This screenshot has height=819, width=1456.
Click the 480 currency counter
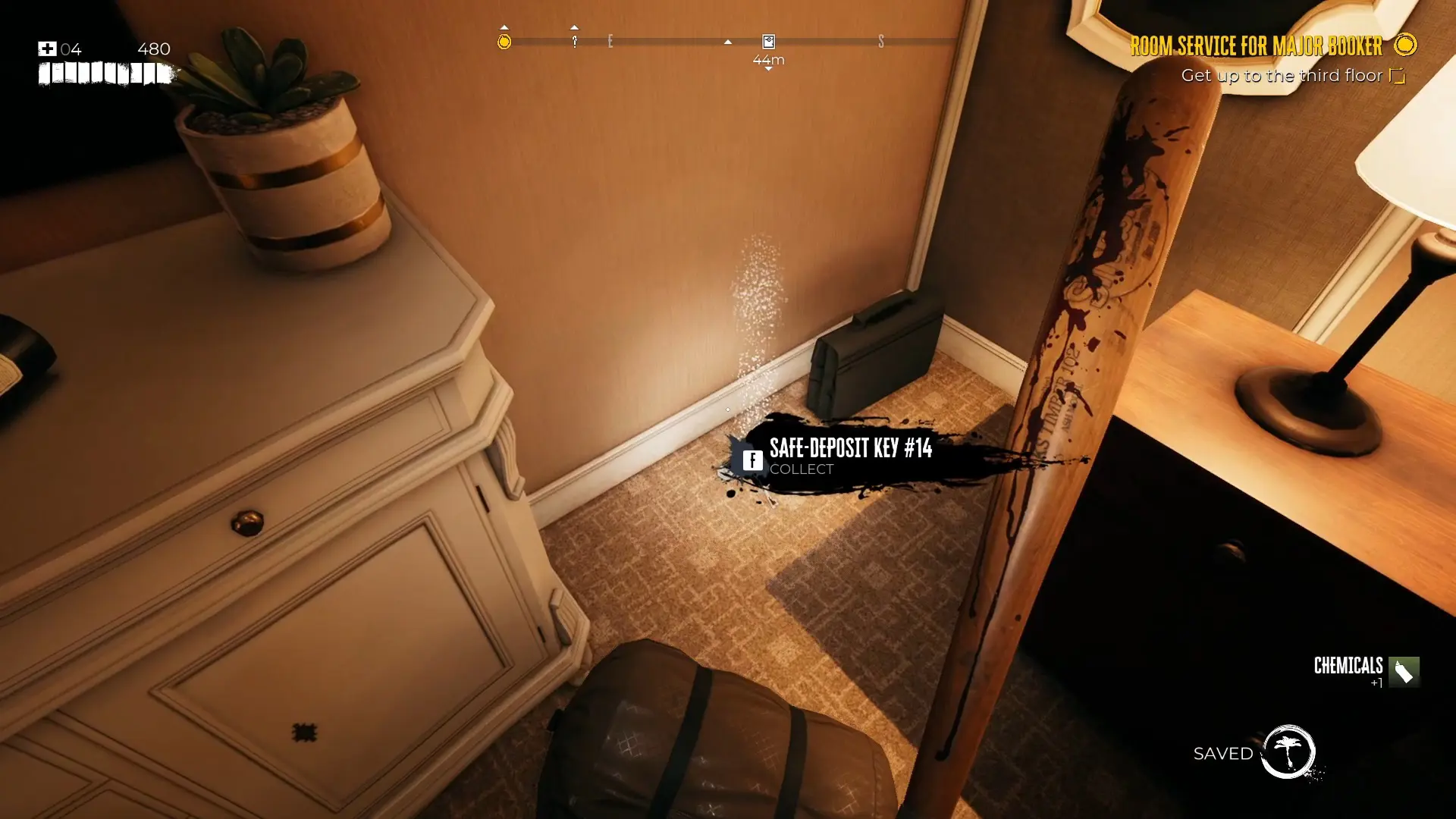point(155,49)
